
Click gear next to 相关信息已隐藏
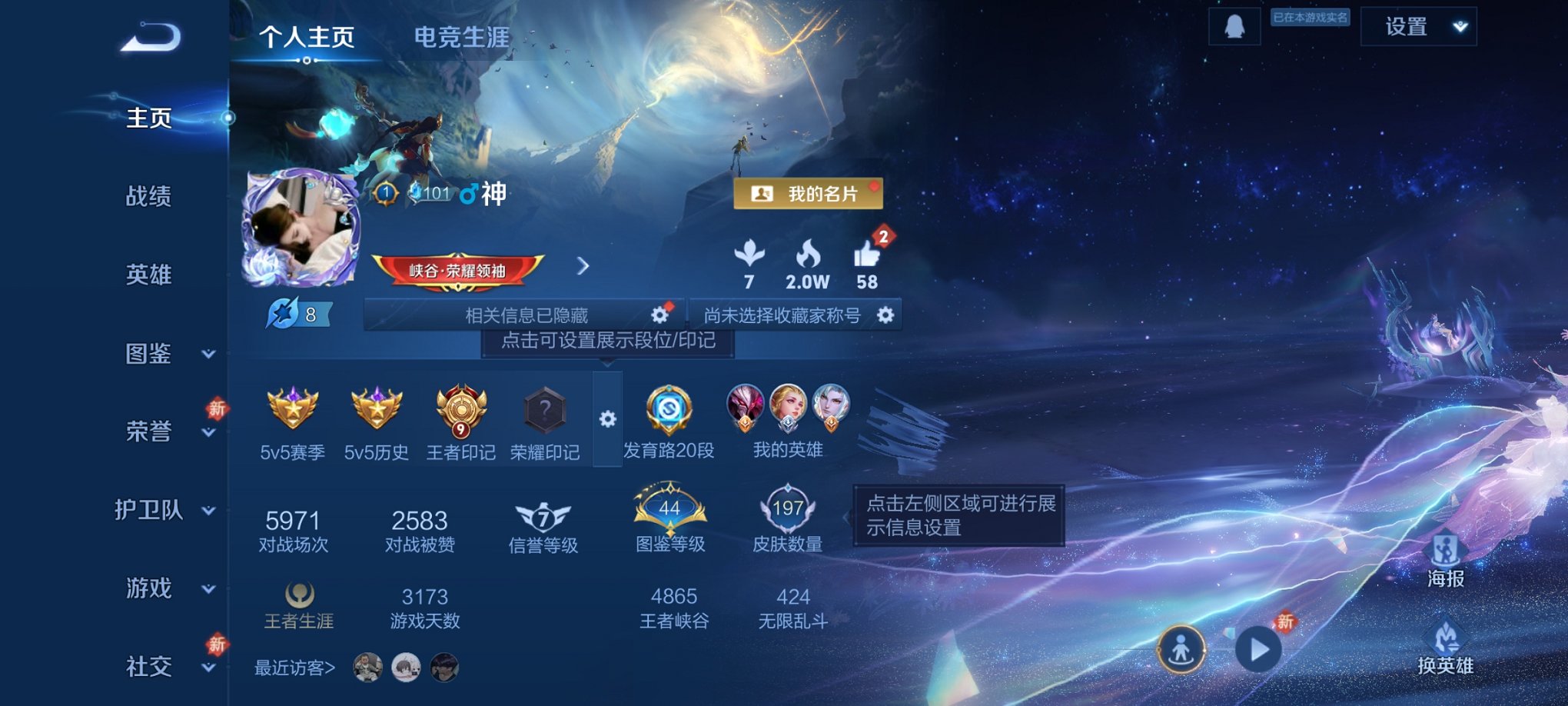659,314
